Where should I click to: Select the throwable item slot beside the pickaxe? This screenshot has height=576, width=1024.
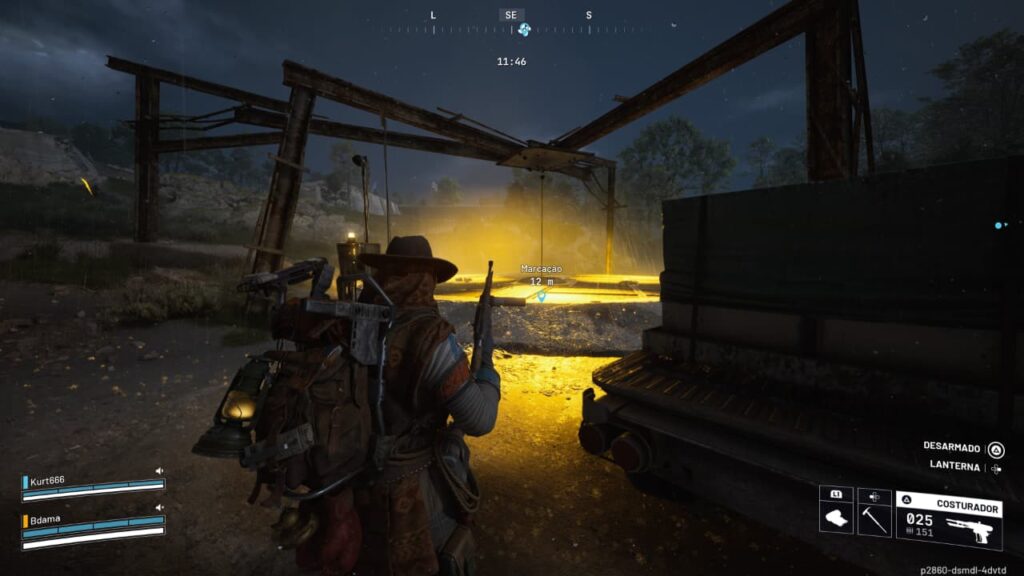tap(836, 518)
